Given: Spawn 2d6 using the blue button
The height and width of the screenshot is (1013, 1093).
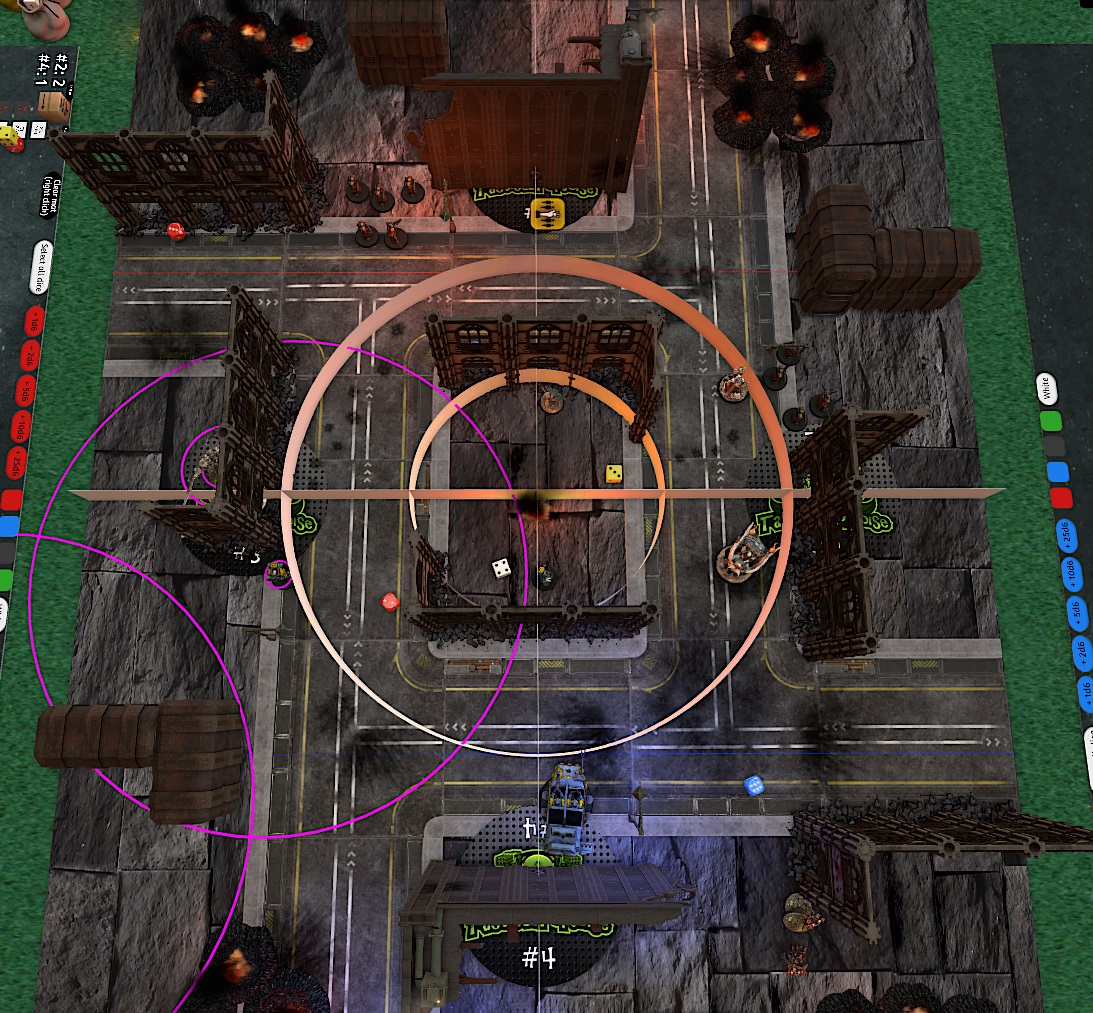Looking at the screenshot, I should point(1080,650).
